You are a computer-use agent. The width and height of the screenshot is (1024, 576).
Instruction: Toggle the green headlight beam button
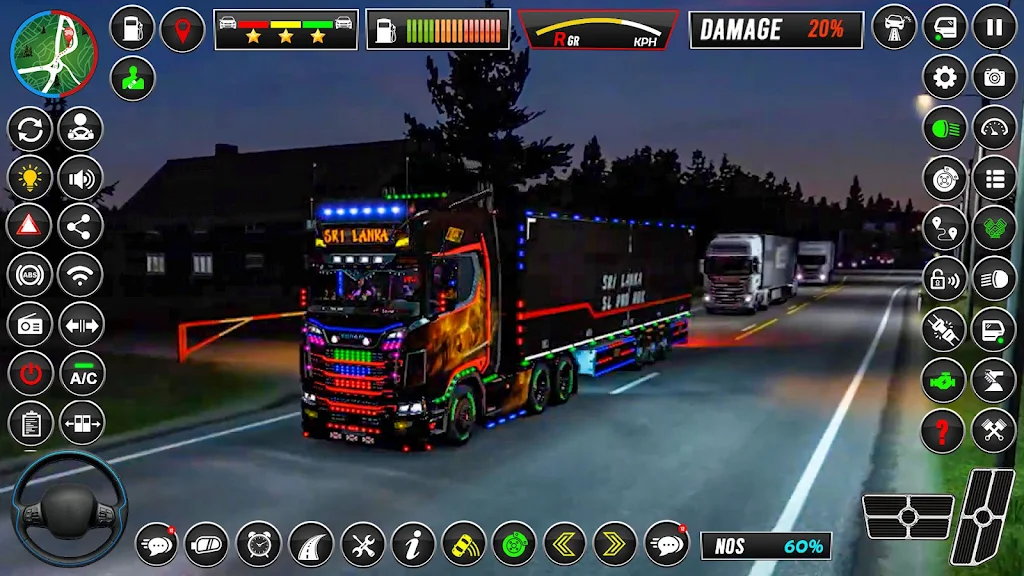pyautogui.click(x=943, y=128)
